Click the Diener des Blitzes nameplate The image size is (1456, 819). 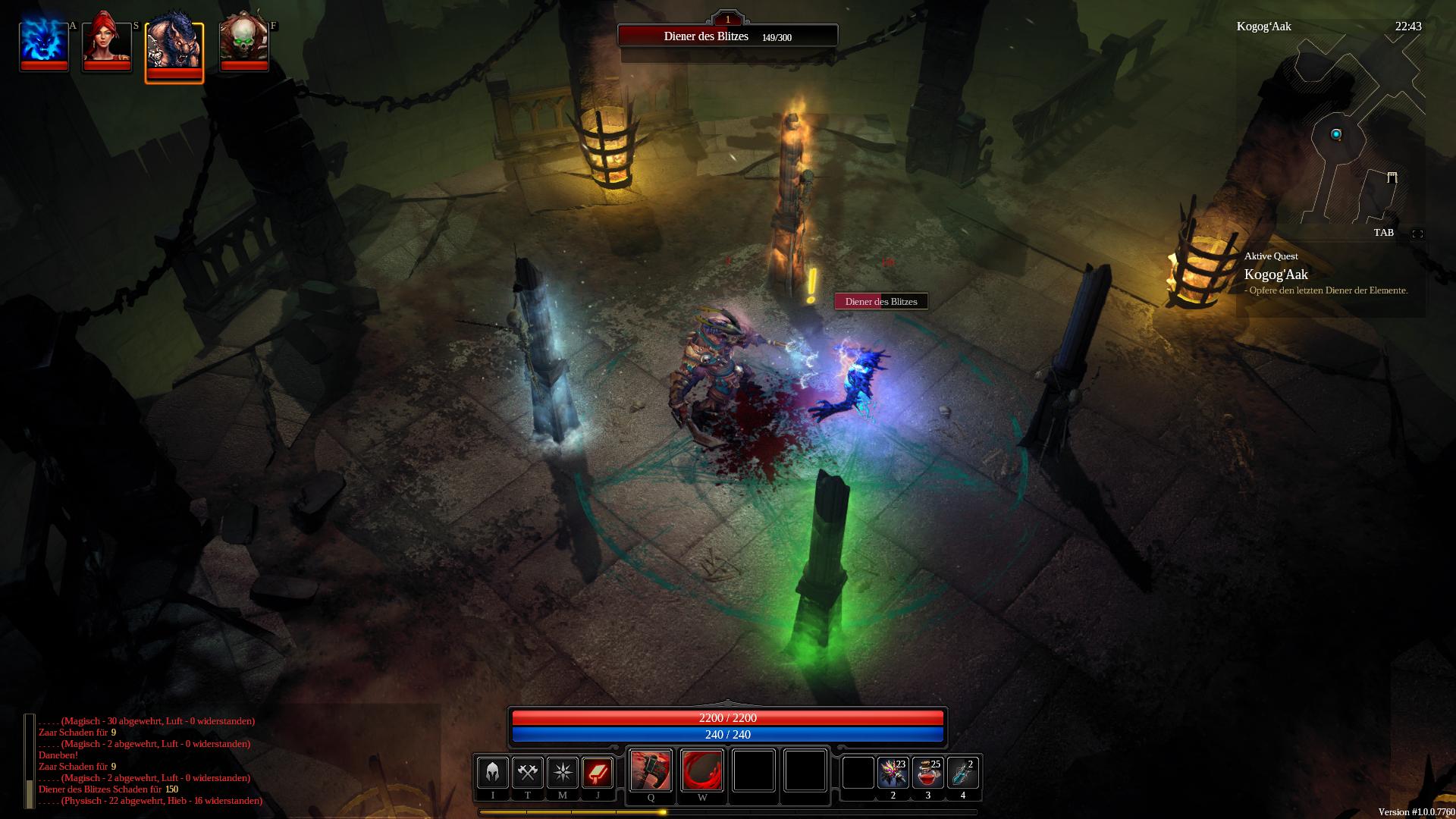881,302
